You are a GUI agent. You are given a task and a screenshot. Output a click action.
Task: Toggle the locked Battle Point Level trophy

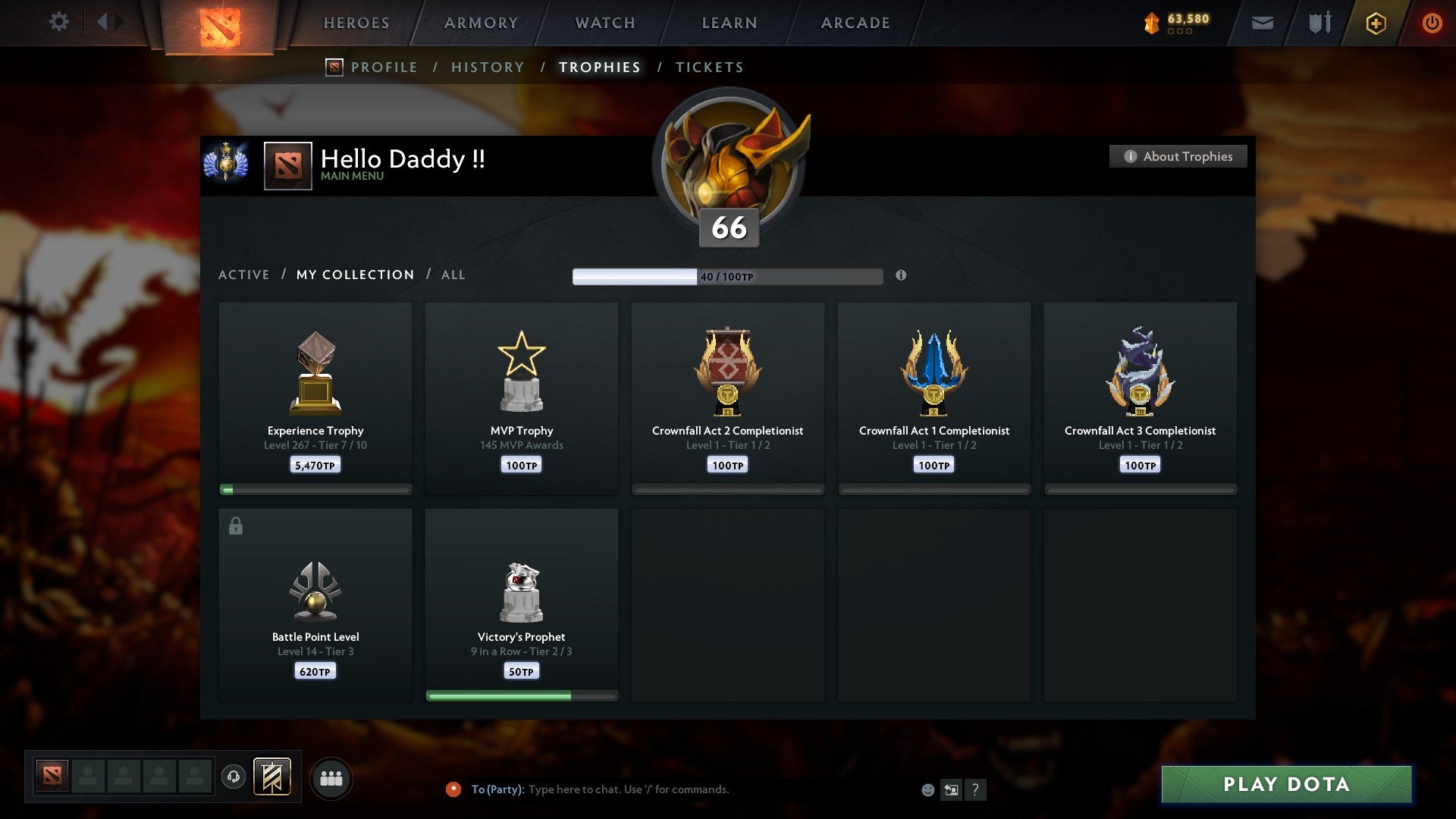(x=315, y=603)
